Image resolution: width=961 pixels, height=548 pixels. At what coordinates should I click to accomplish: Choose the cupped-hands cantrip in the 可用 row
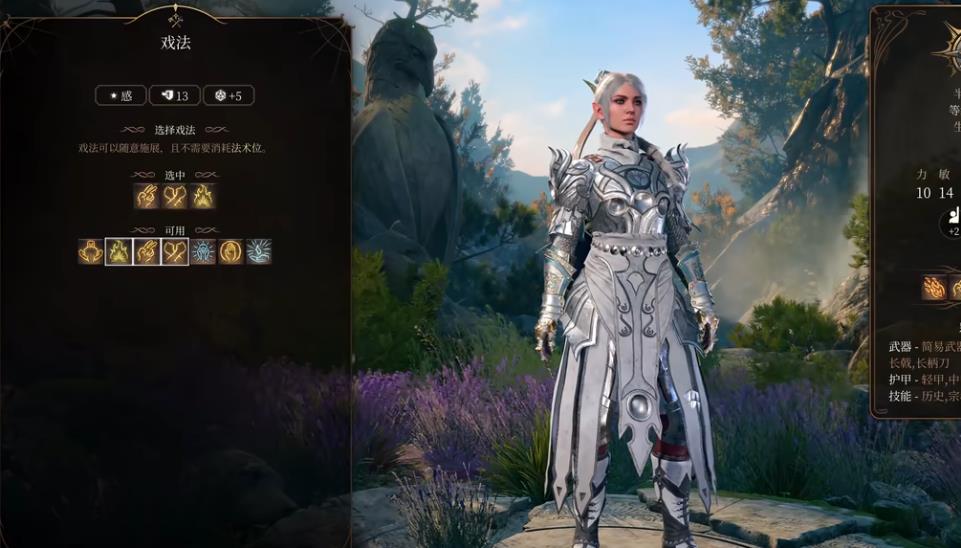pyautogui.click(x=91, y=252)
